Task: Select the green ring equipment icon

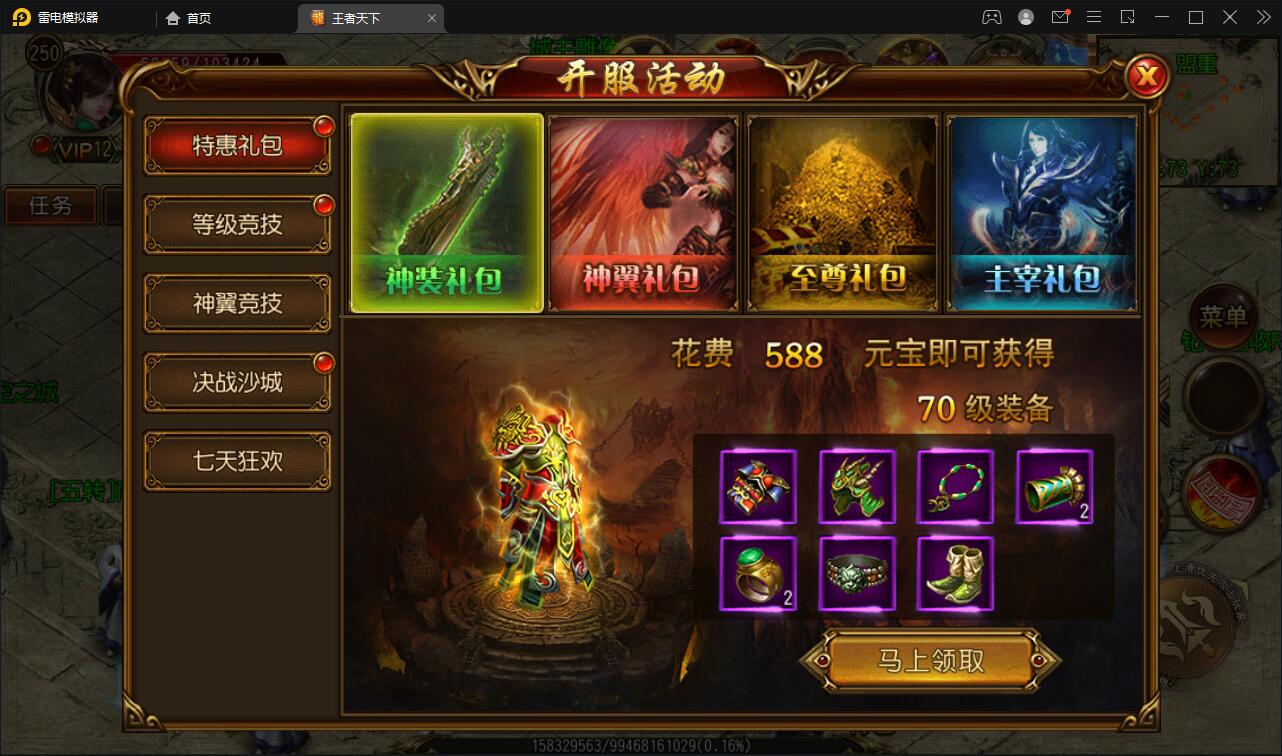Action: pos(757,574)
